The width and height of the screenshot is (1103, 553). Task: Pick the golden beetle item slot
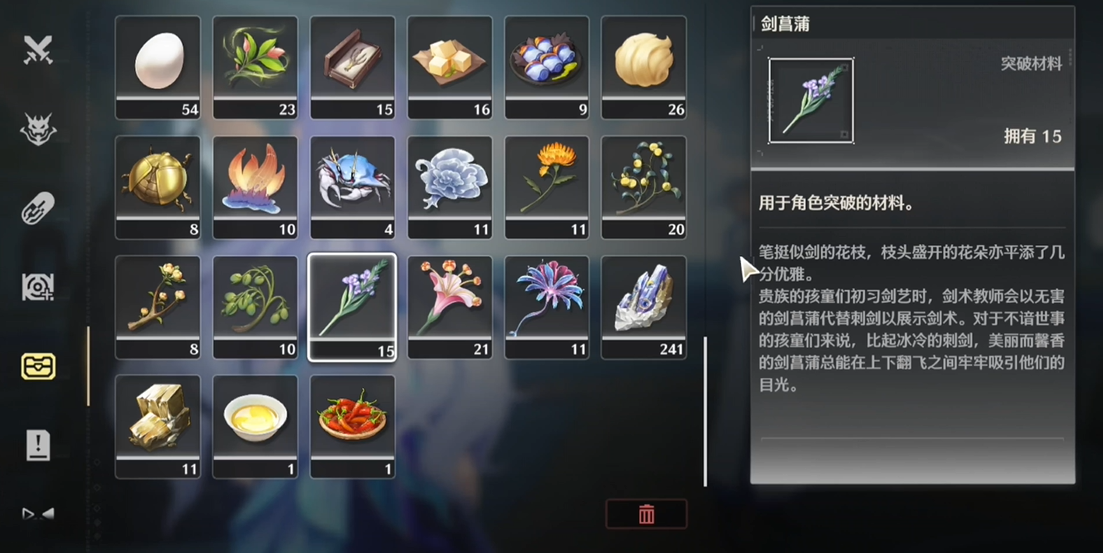pyautogui.click(x=157, y=187)
